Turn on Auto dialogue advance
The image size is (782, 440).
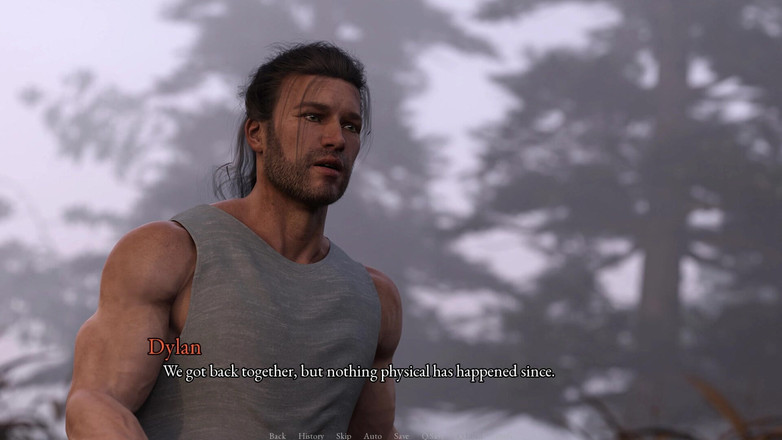pos(372,436)
